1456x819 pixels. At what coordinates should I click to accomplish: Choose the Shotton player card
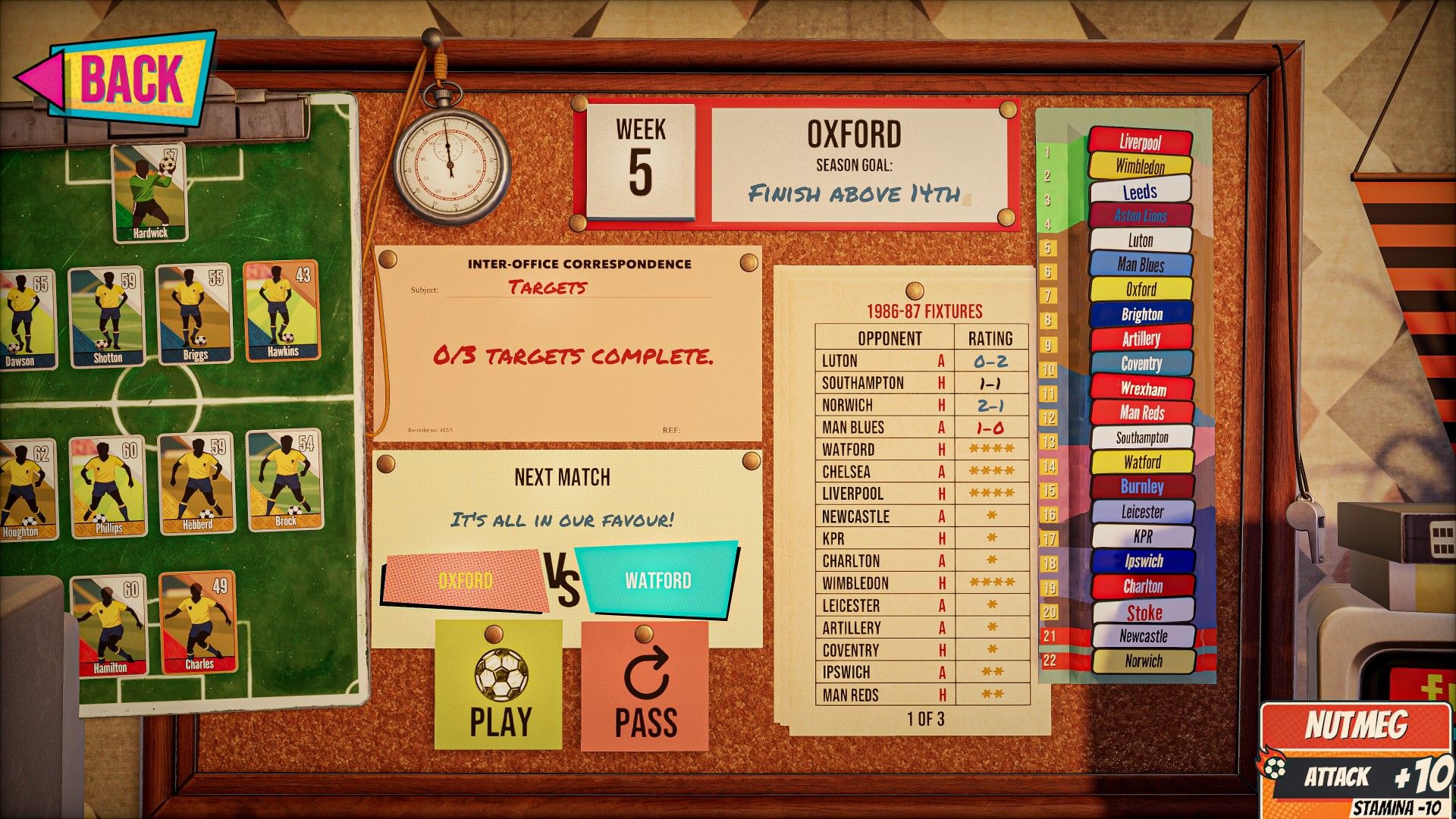107,316
